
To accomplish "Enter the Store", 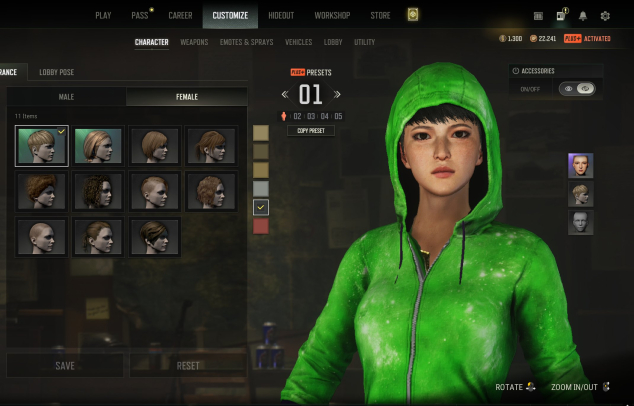I will pyautogui.click(x=380, y=16).
